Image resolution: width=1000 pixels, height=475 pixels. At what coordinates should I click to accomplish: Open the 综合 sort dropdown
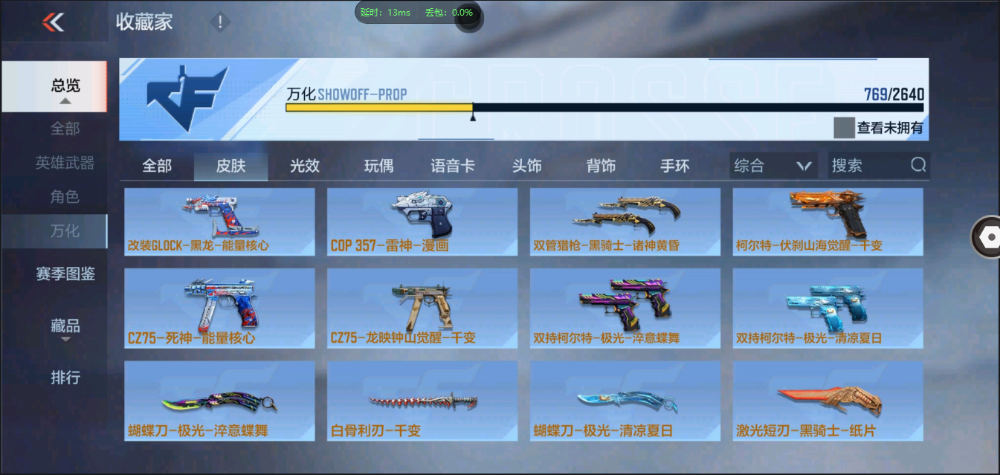[x=772, y=166]
